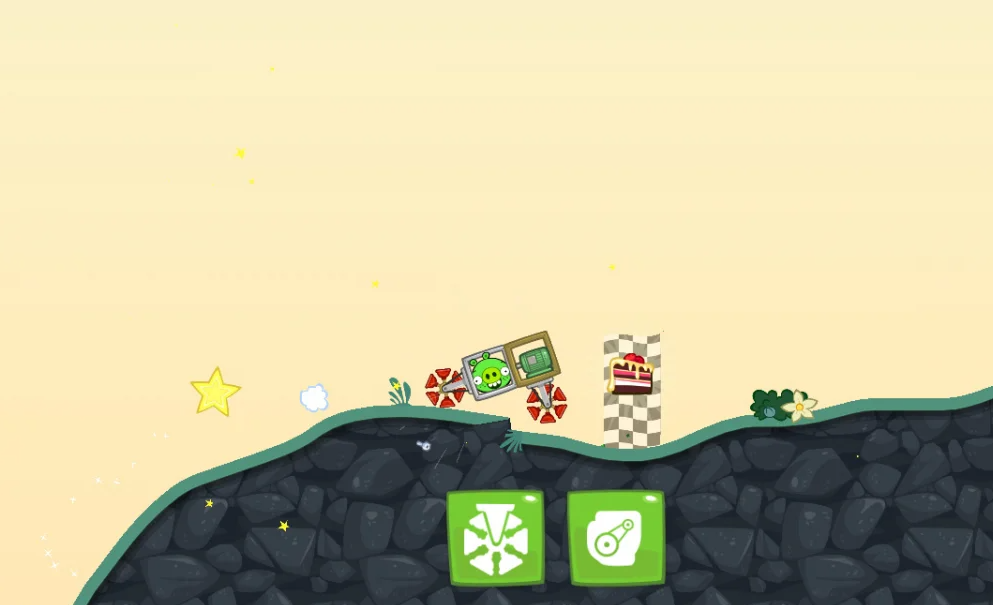Viewport: 993px width, 605px height.
Task: Activate the motorized wheel button
Action: click(x=495, y=537)
